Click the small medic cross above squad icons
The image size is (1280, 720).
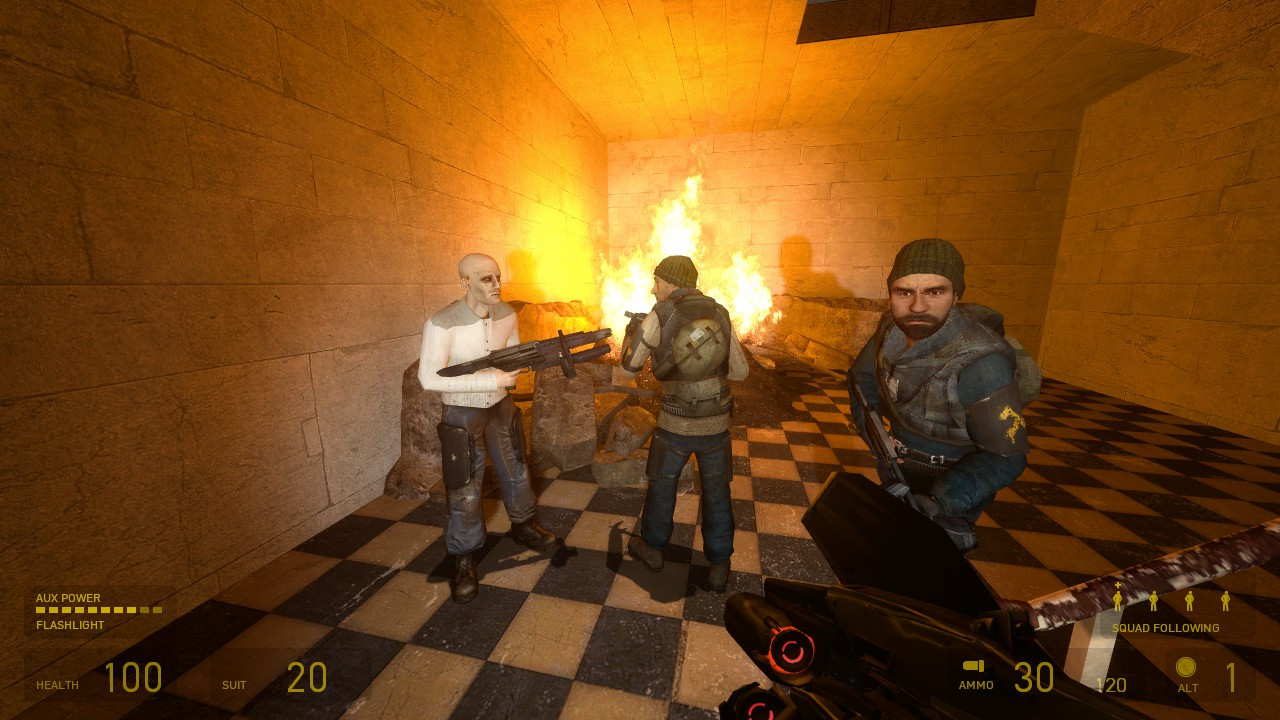[1117, 585]
